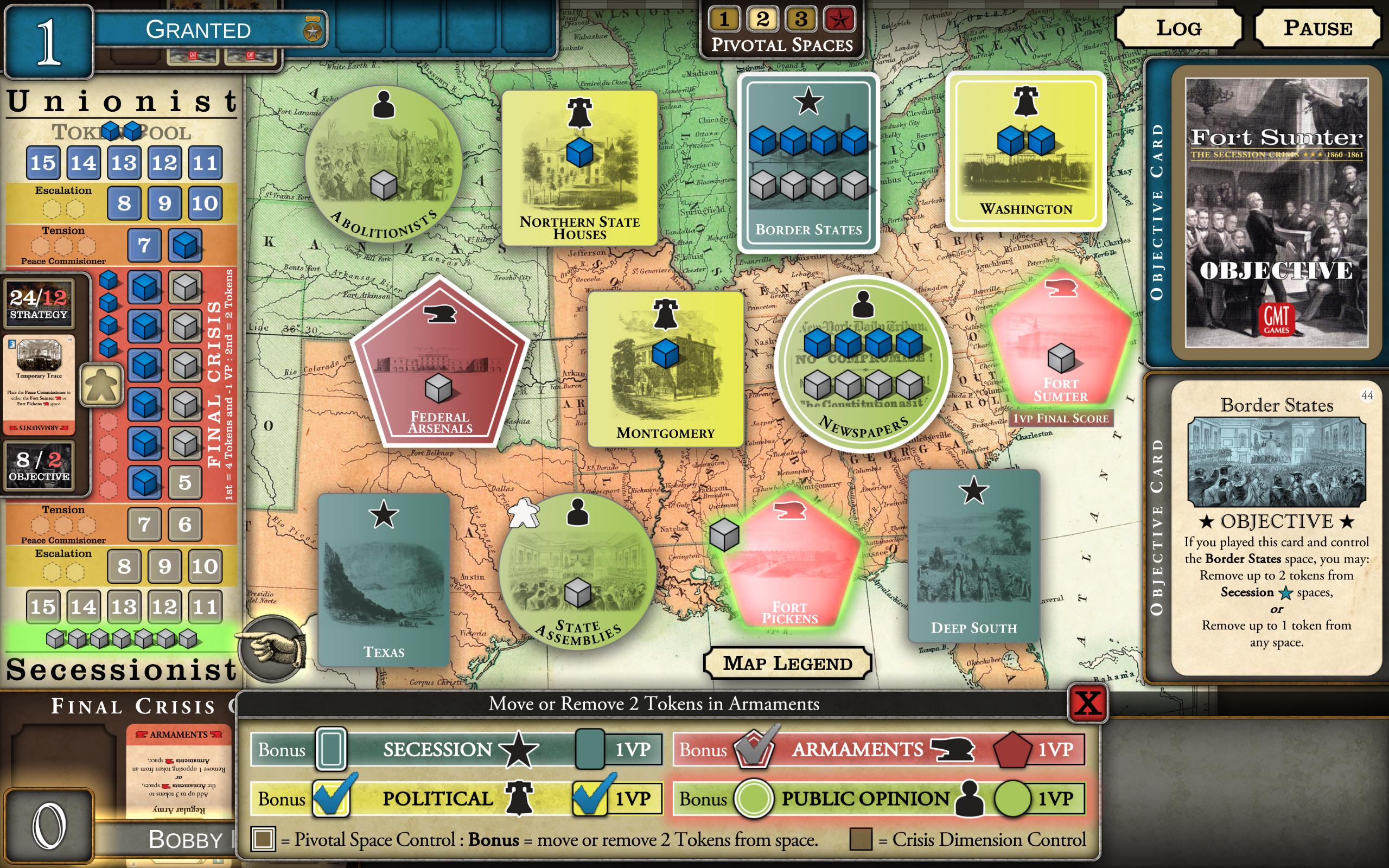
Task: Open the Map Legend banner
Action: (x=787, y=663)
